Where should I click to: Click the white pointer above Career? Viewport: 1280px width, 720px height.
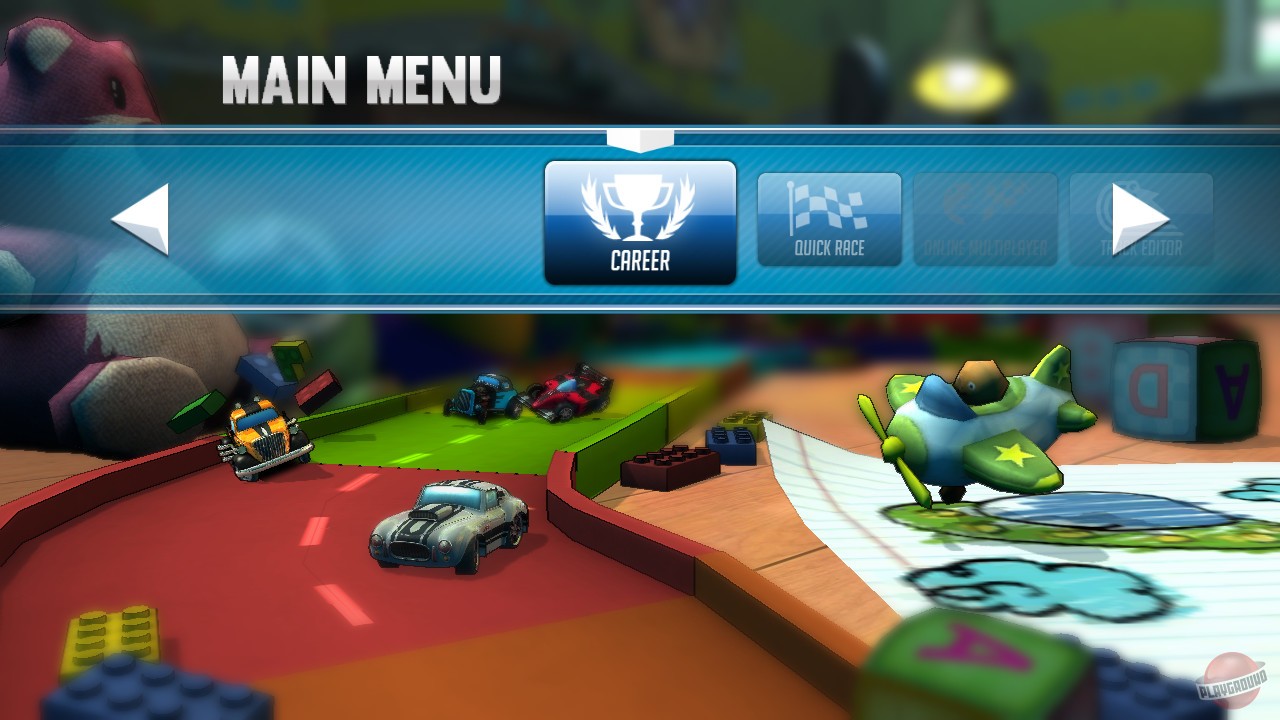pyautogui.click(x=641, y=140)
